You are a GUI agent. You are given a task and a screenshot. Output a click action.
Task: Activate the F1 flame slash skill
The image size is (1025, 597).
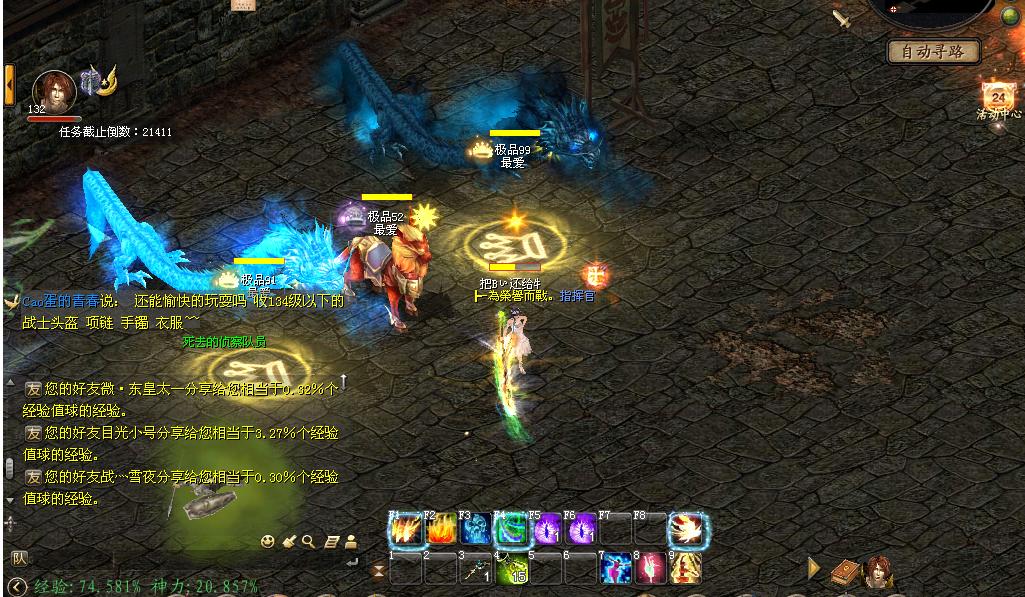click(406, 529)
